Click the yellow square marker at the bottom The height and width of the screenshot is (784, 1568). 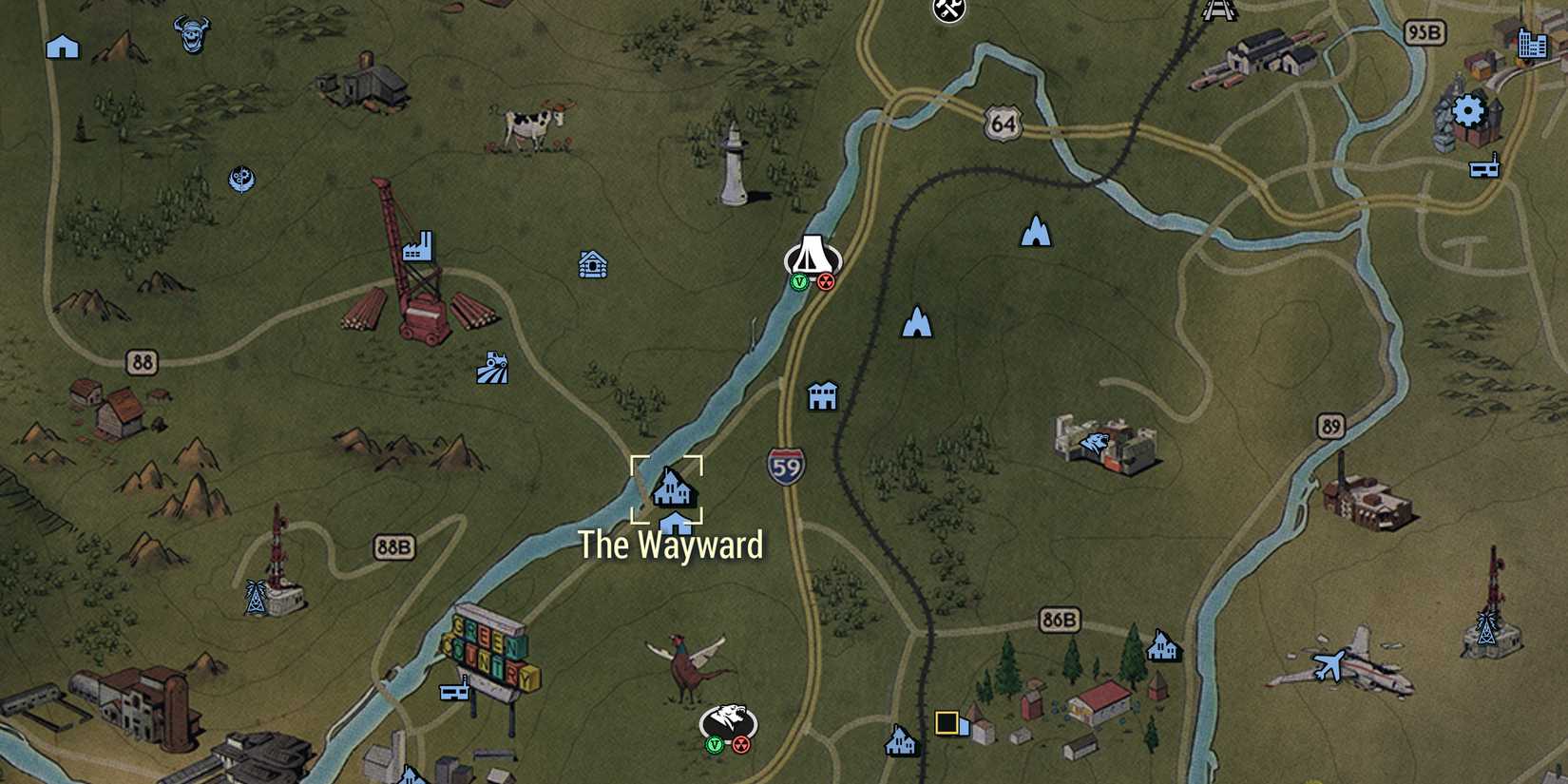(x=946, y=722)
